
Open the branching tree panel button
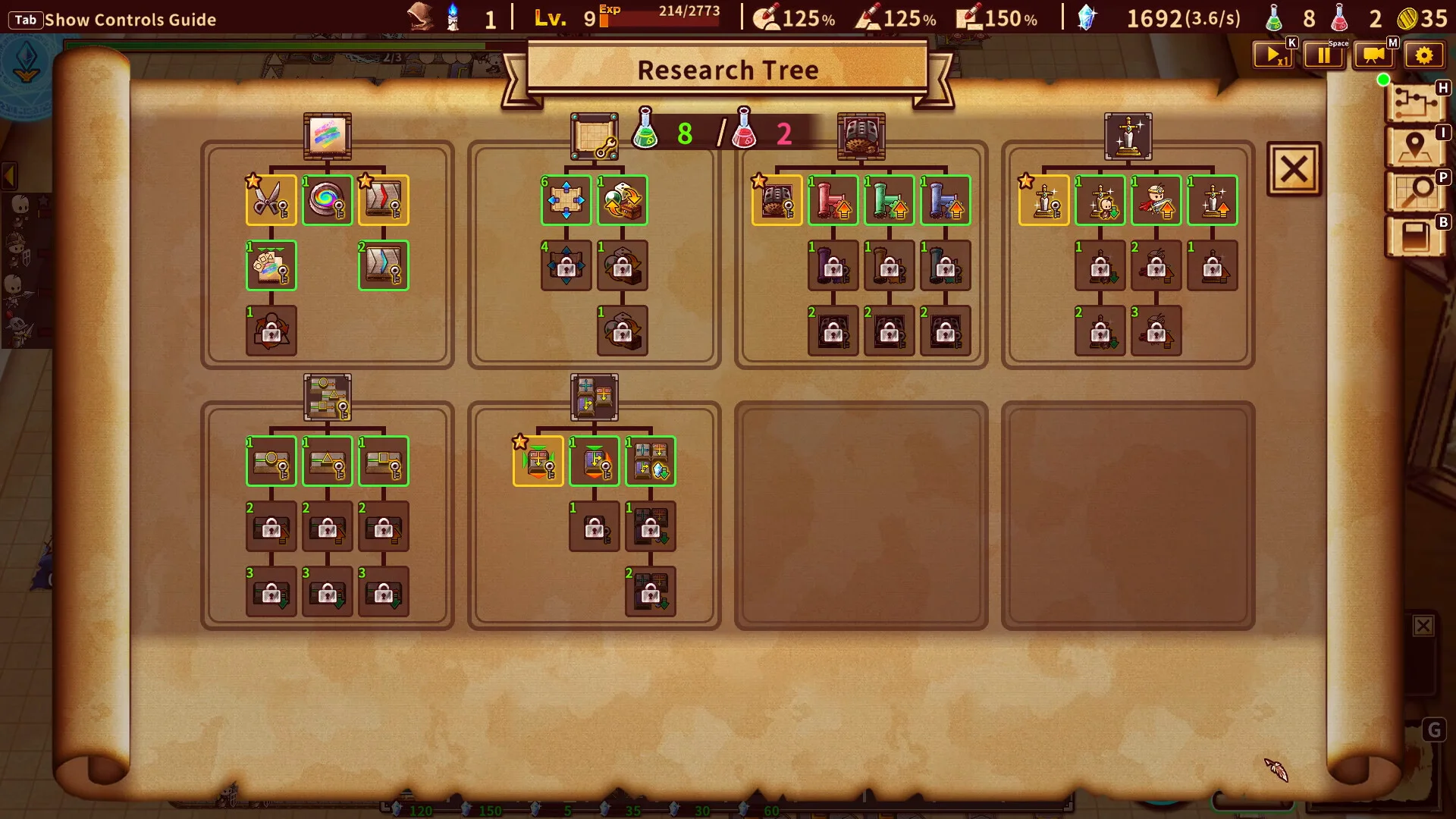click(1415, 102)
